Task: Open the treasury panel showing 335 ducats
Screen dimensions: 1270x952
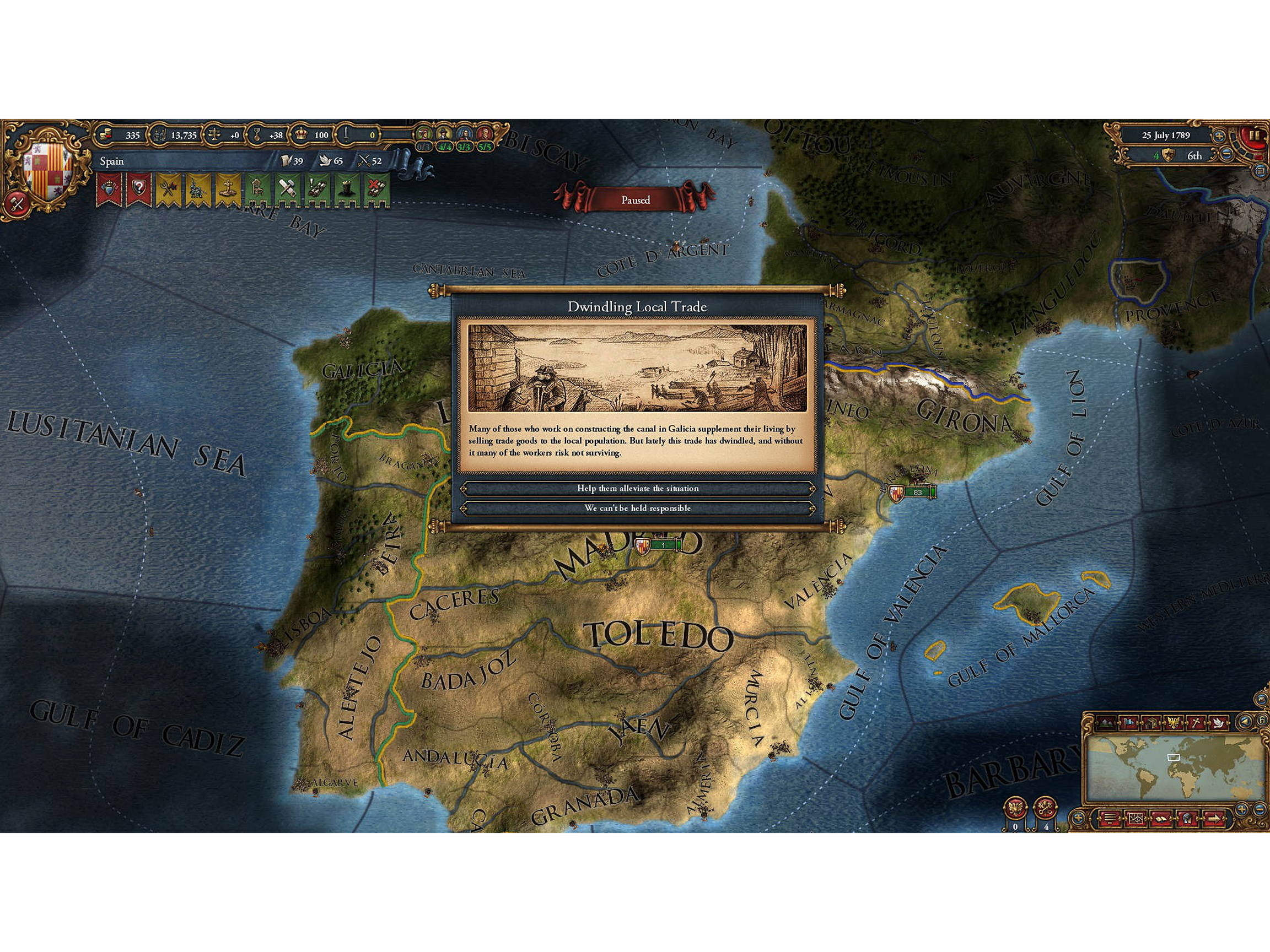Action: (x=106, y=135)
